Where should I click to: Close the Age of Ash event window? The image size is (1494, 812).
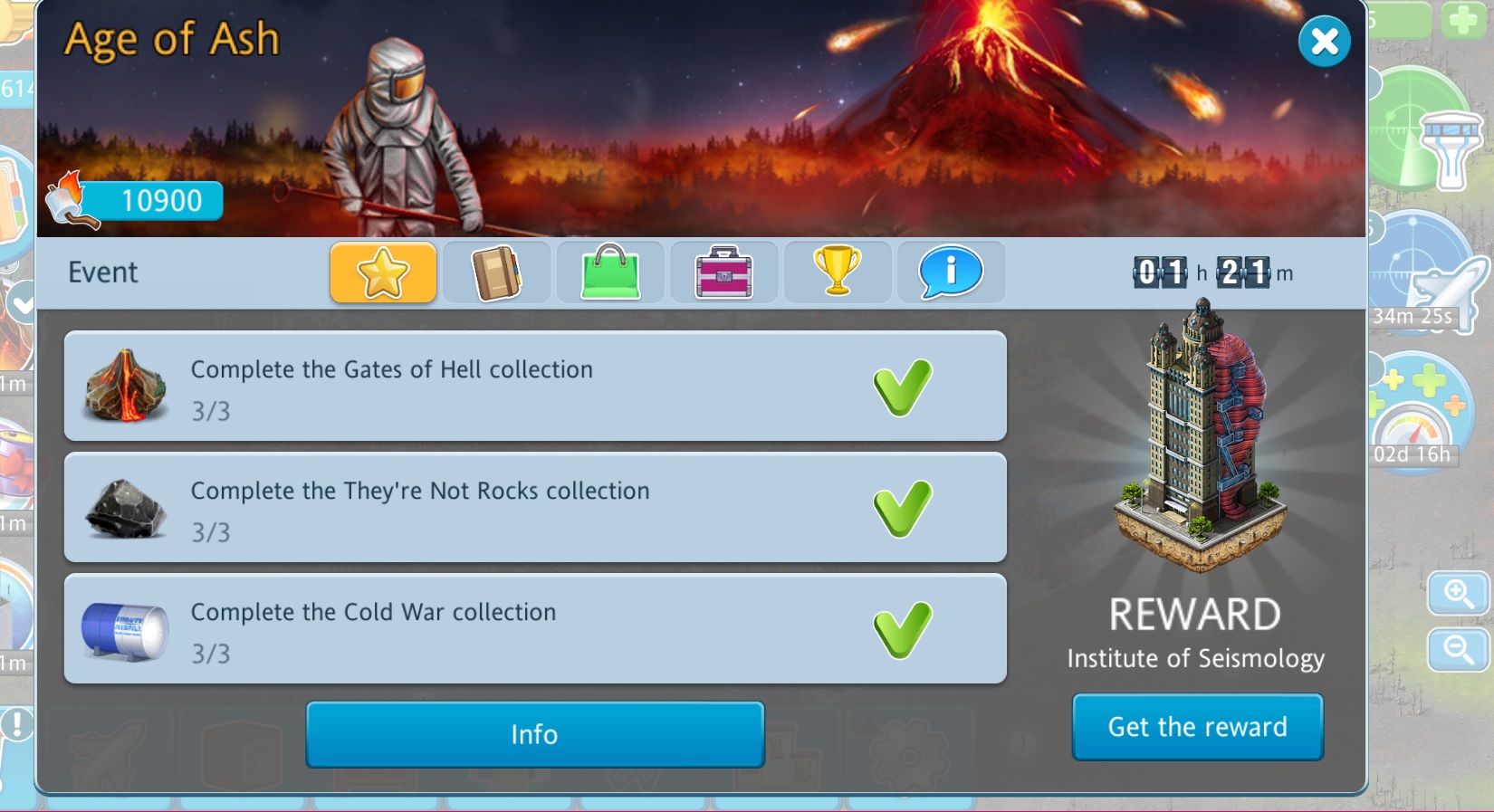coord(1324,42)
